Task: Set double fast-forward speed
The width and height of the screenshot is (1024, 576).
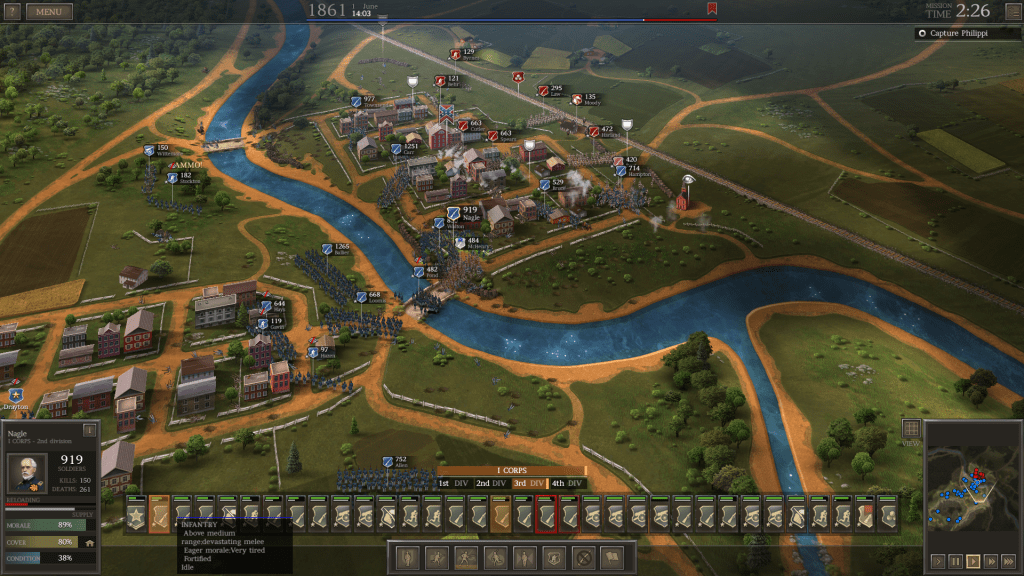Action: [991, 561]
